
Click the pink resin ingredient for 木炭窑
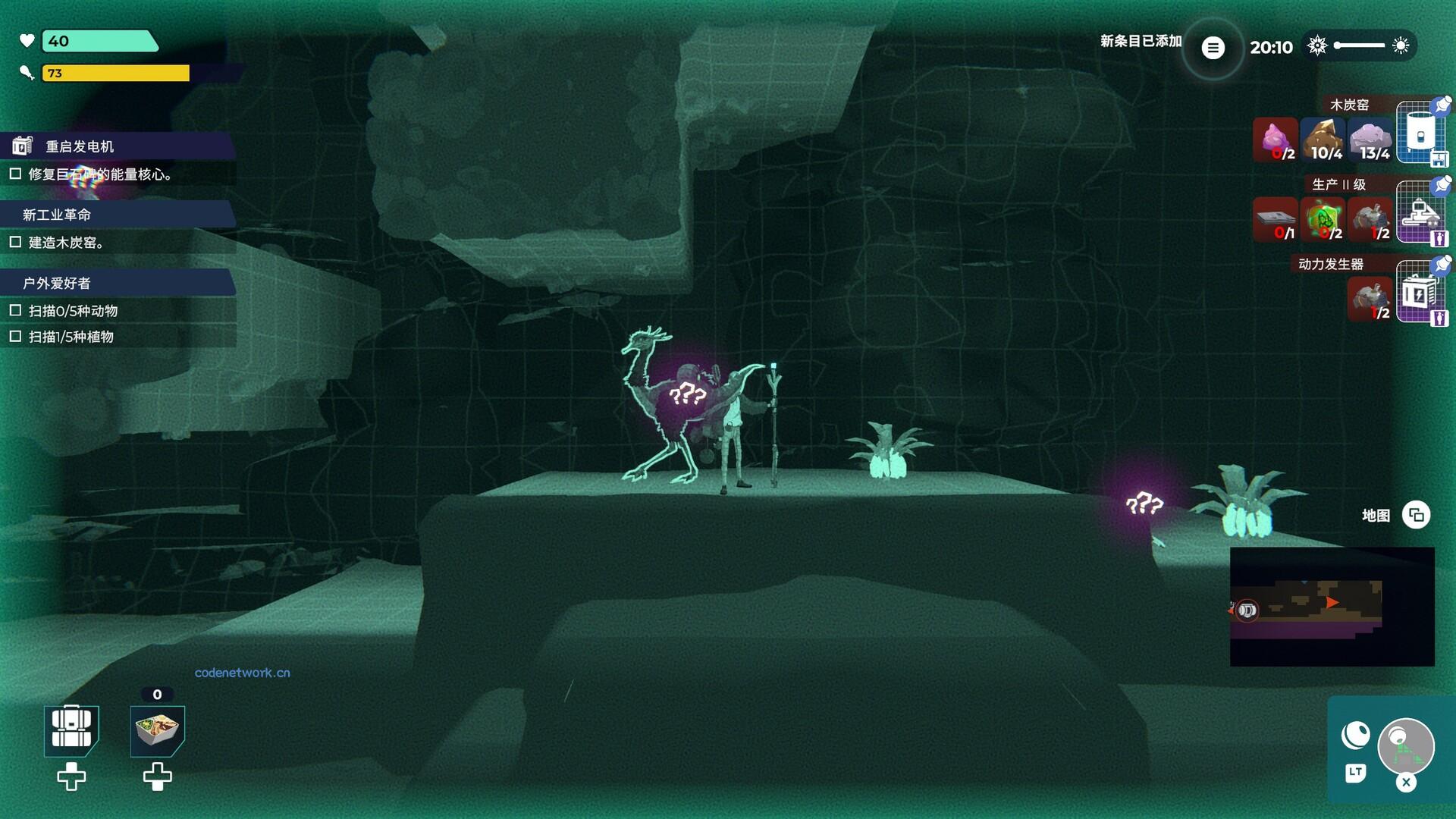coord(1275,140)
